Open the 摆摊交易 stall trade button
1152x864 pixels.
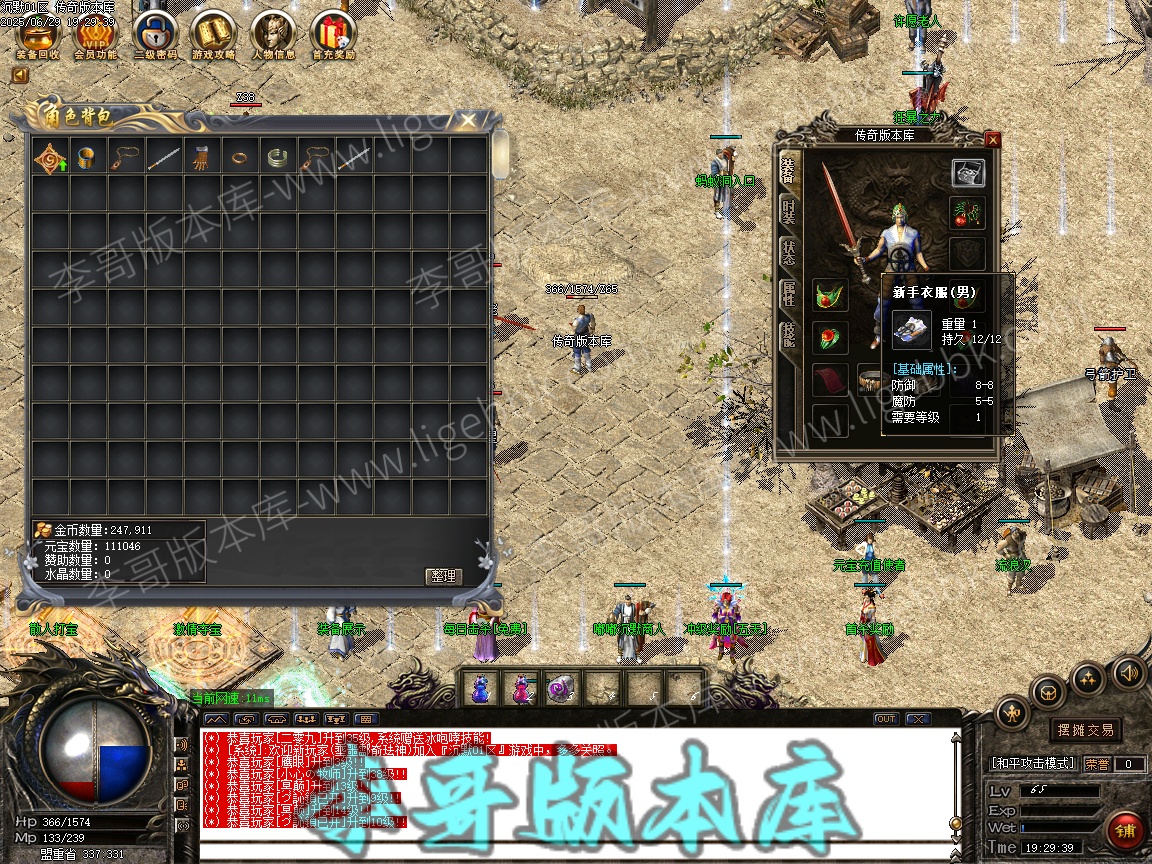(1086, 730)
